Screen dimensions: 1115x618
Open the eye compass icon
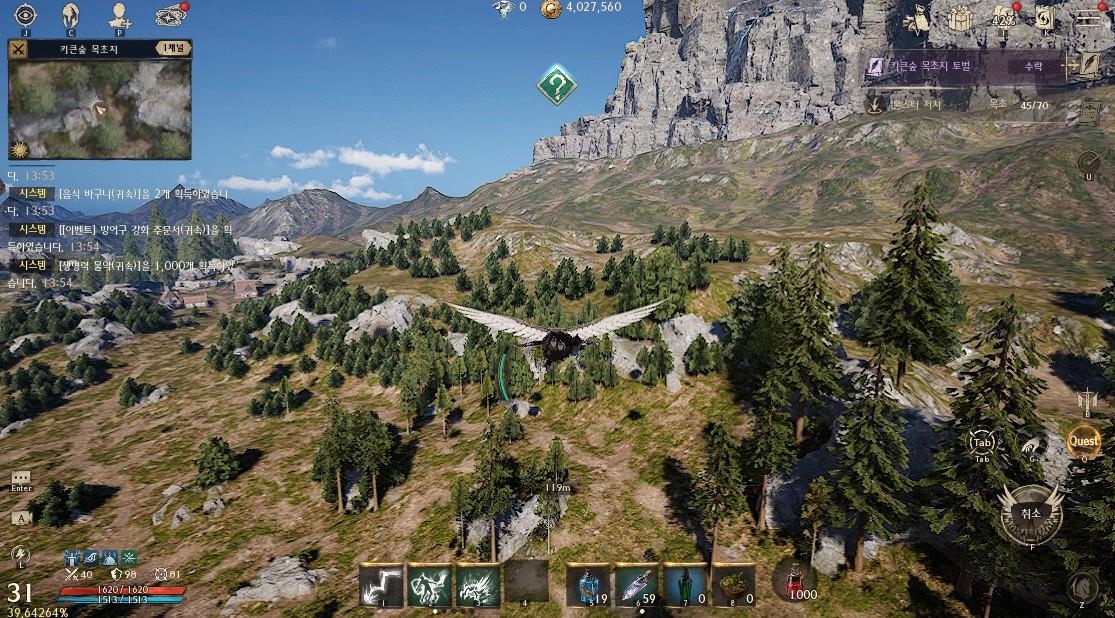24,15
